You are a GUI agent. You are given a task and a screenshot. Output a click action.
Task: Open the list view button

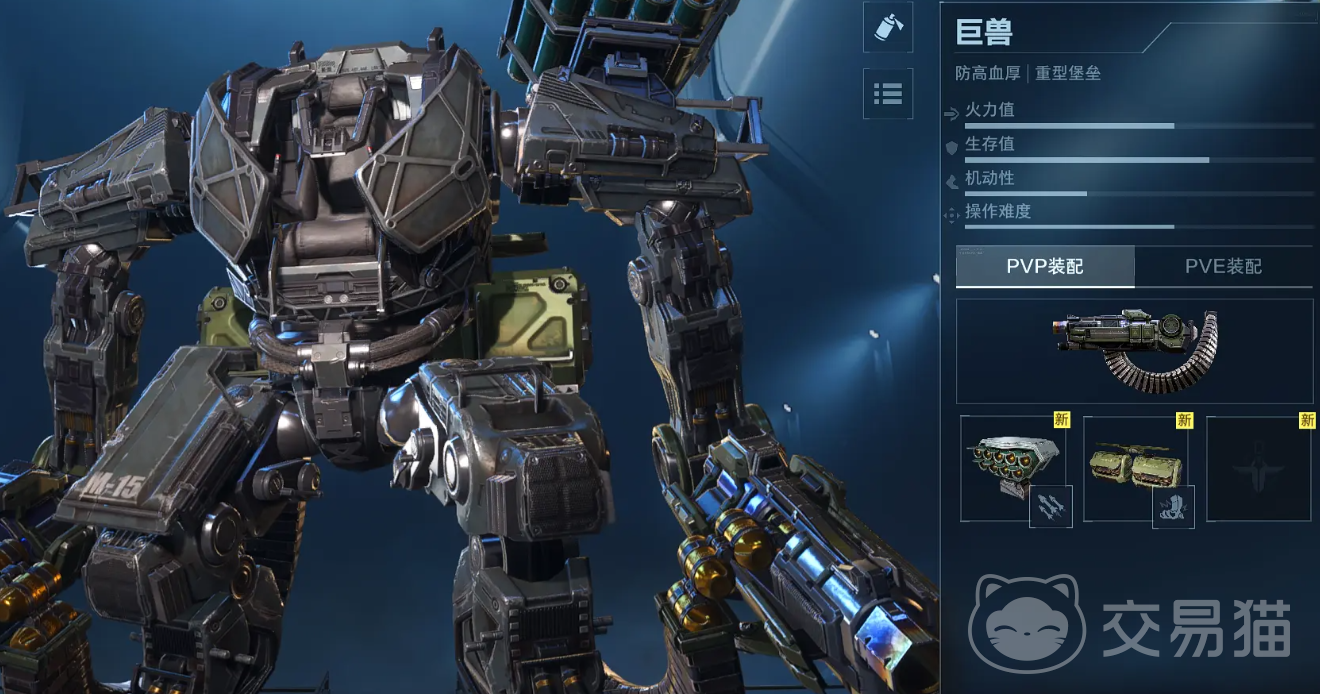(x=887, y=93)
